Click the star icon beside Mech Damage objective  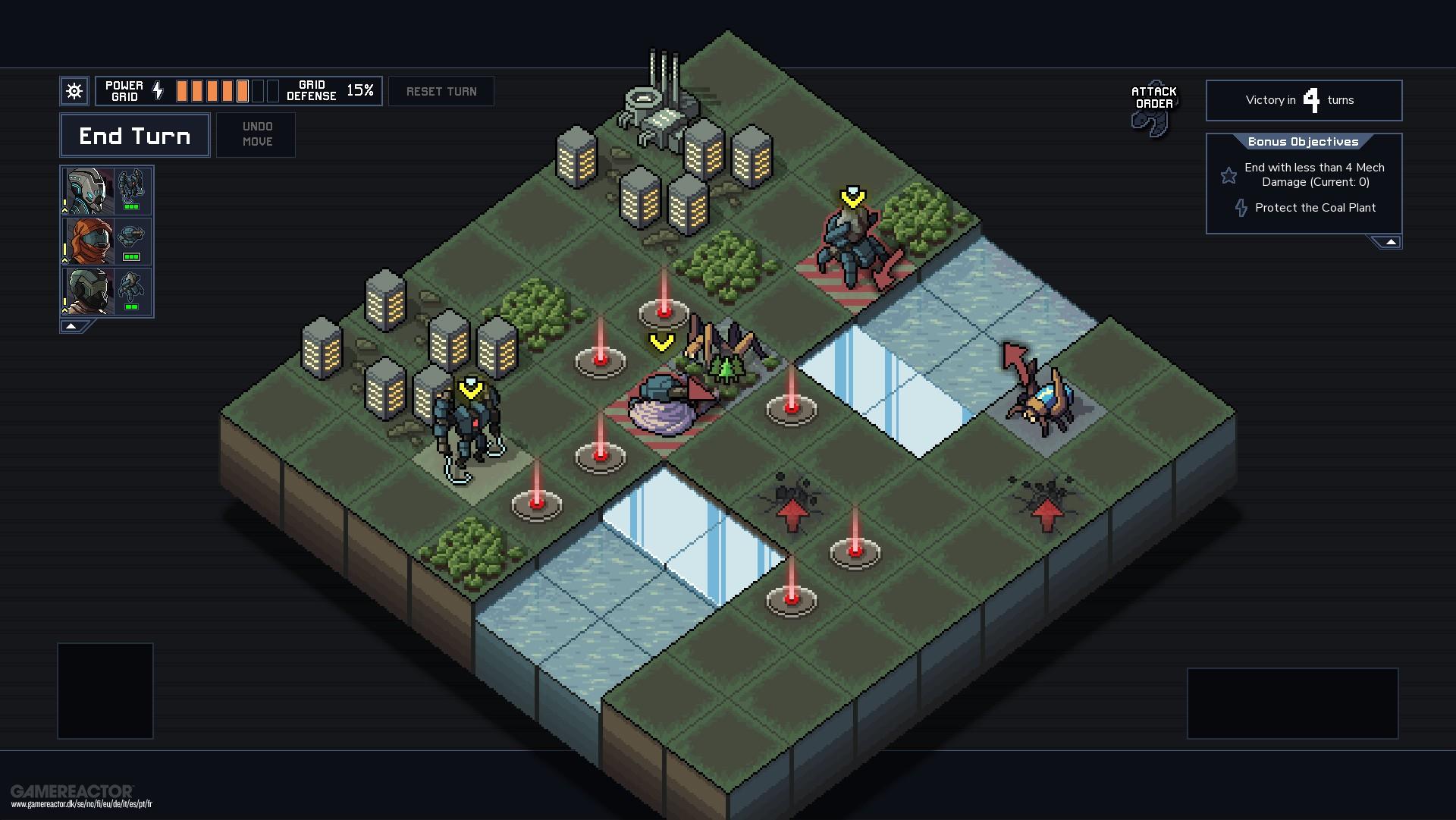[1228, 175]
